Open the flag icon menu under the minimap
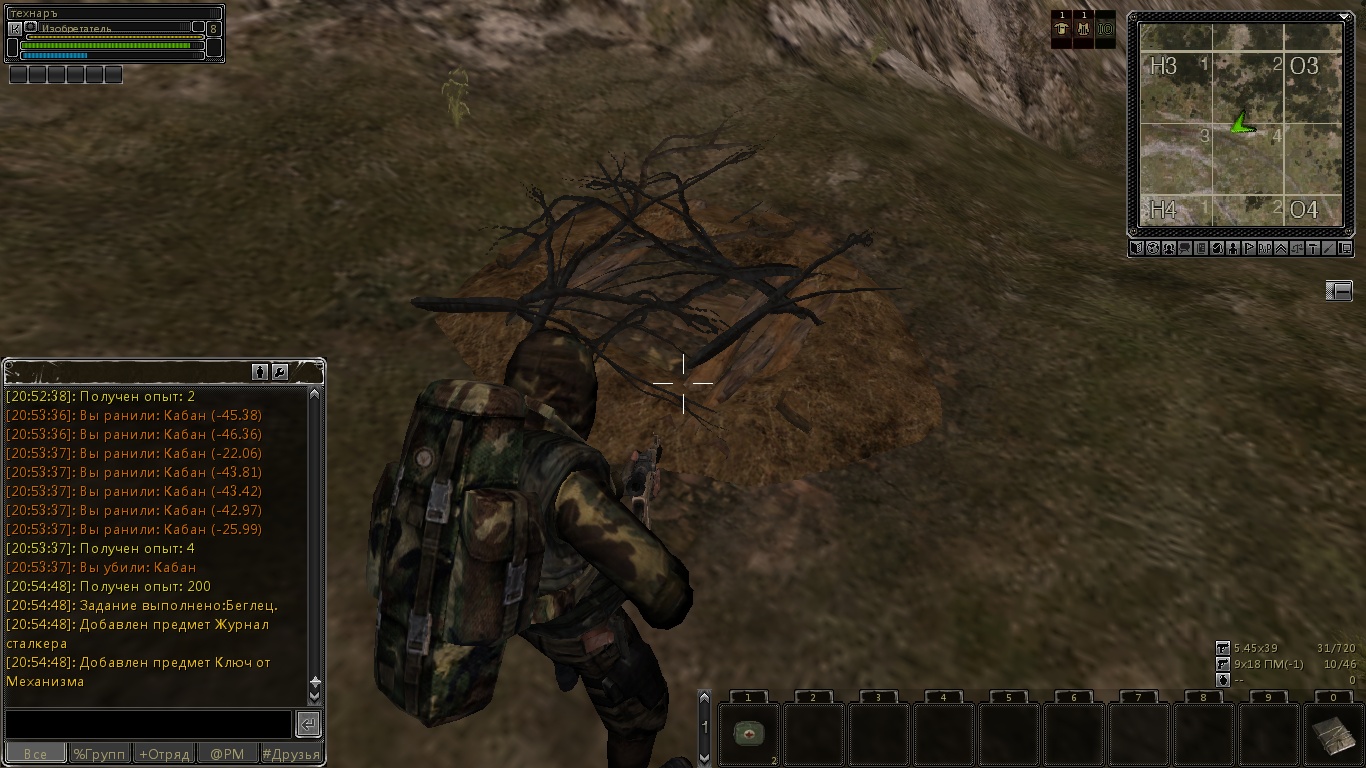This screenshot has height=768, width=1366. [1249, 248]
